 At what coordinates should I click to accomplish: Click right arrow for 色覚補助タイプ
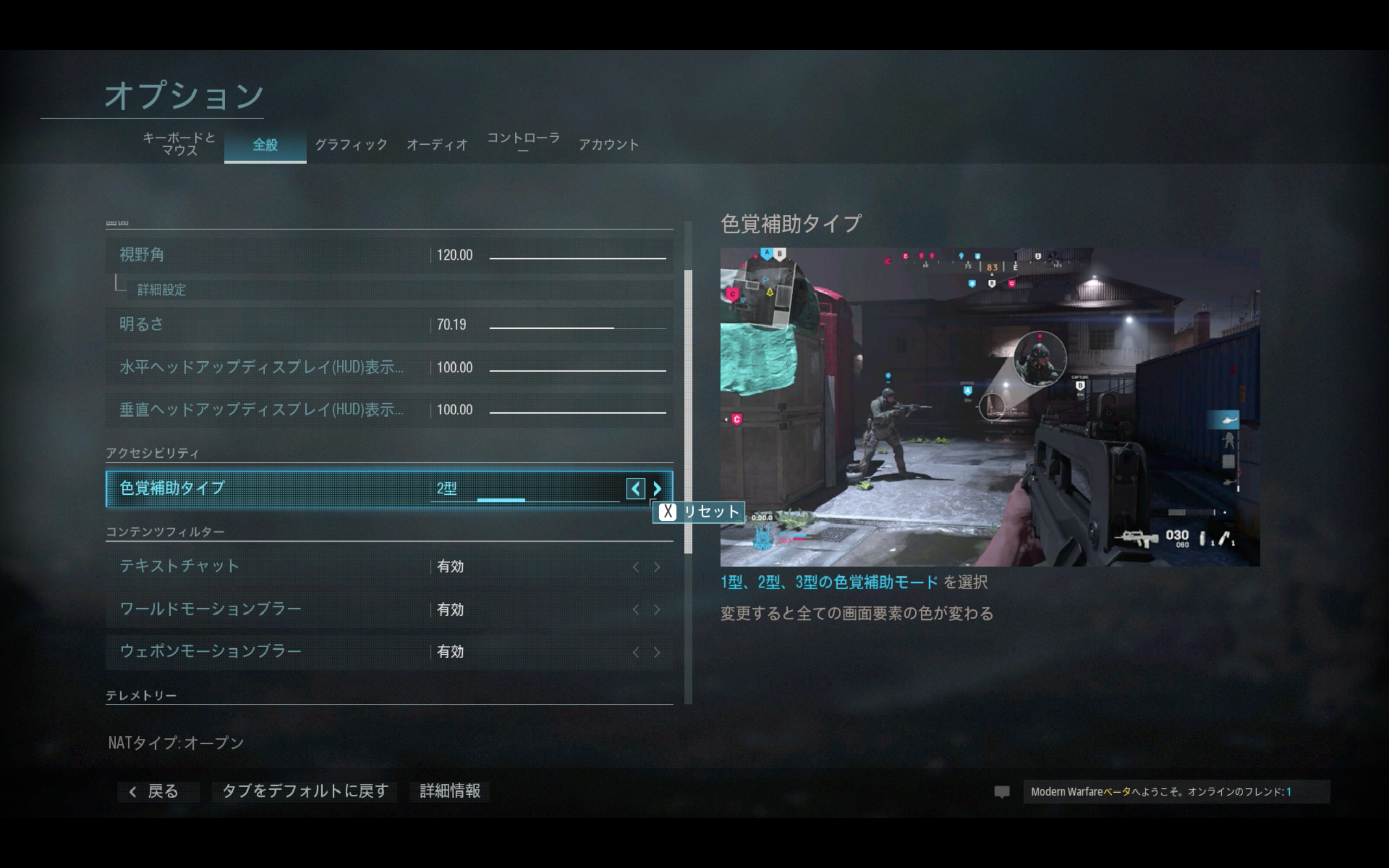click(x=657, y=489)
